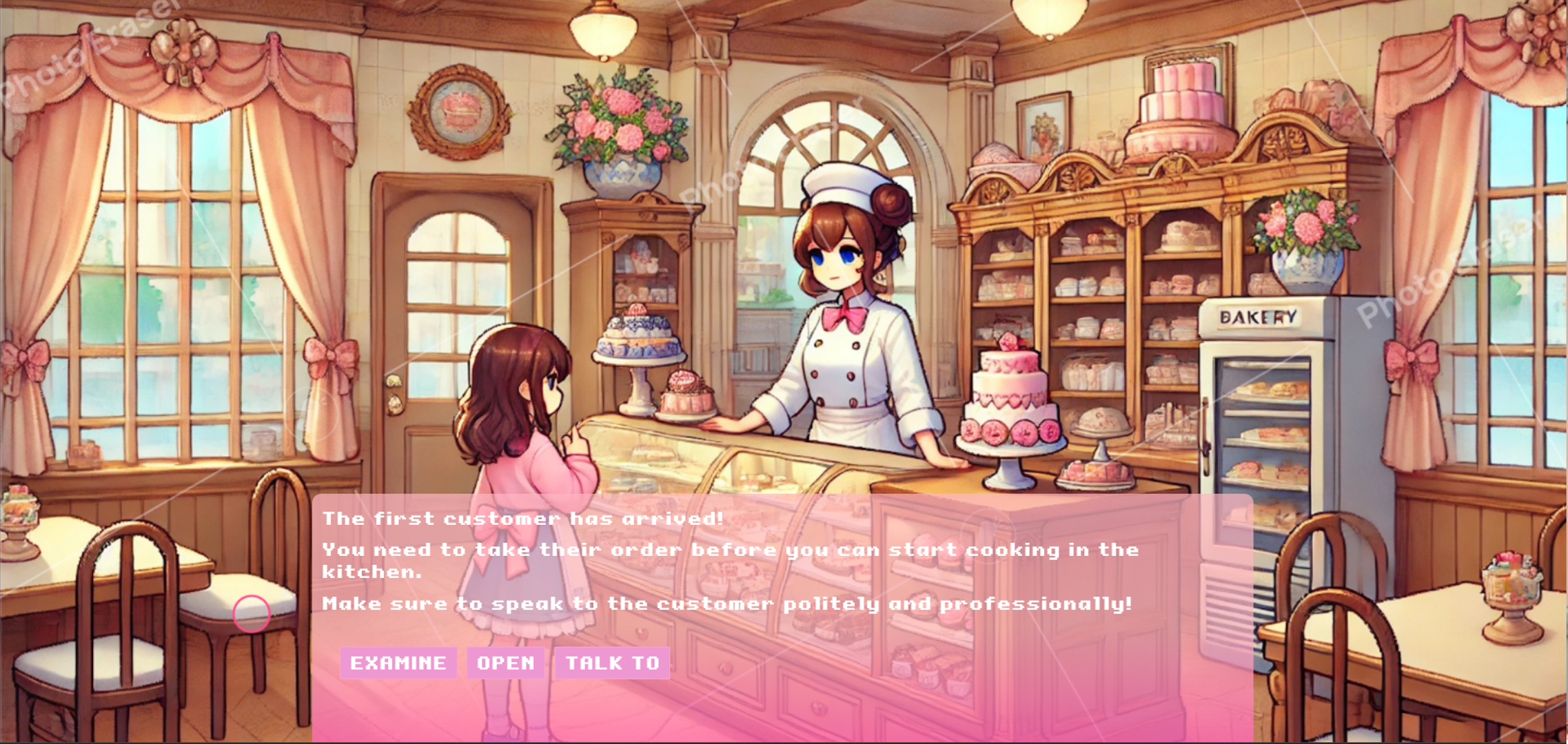Image resolution: width=1568 pixels, height=744 pixels.
Task: Select the OPEN action button
Action: [x=505, y=663]
